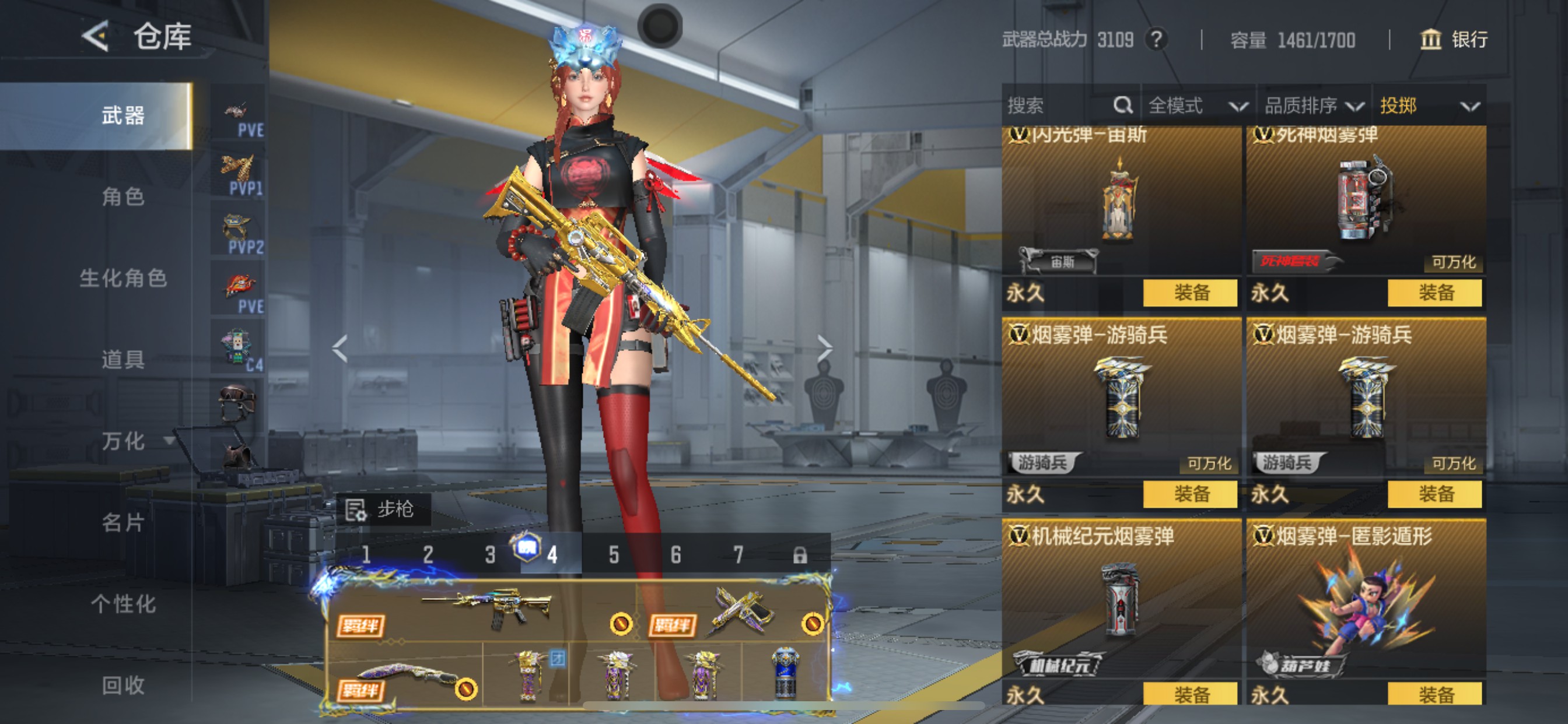Open the 步枪 rifle loadout settings
The image size is (1568, 724).
click(x=382, y=509)
